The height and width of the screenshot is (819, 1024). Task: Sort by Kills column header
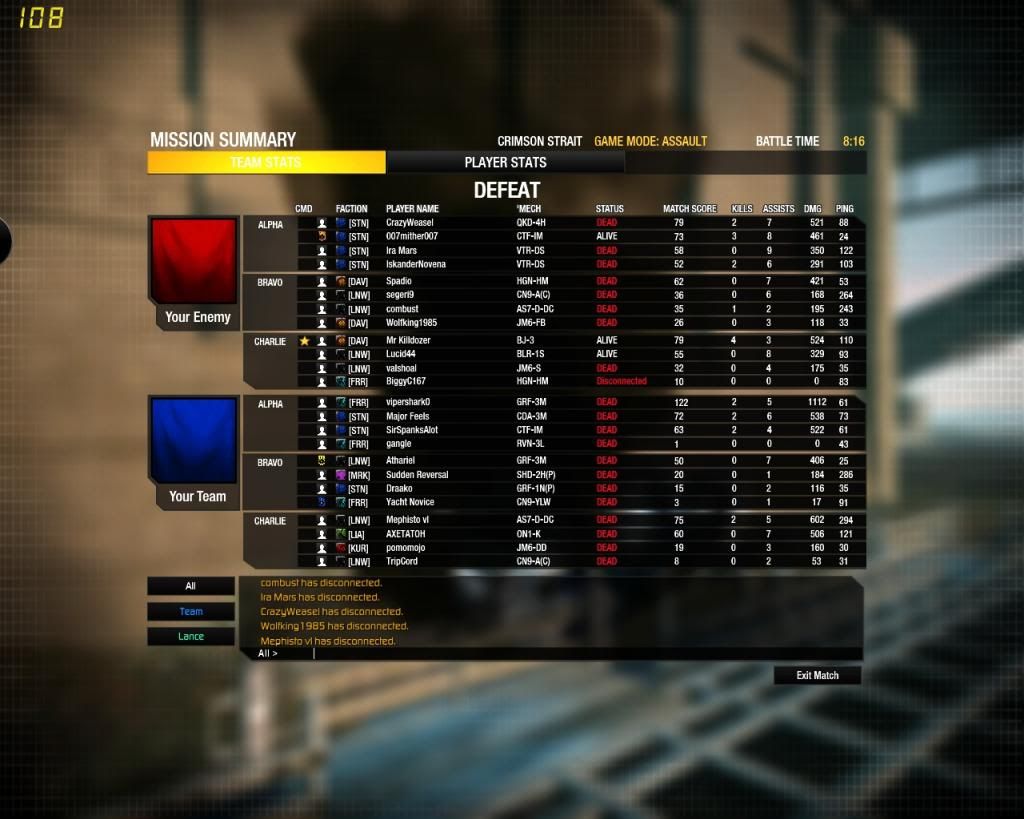(x=741, y=209)
